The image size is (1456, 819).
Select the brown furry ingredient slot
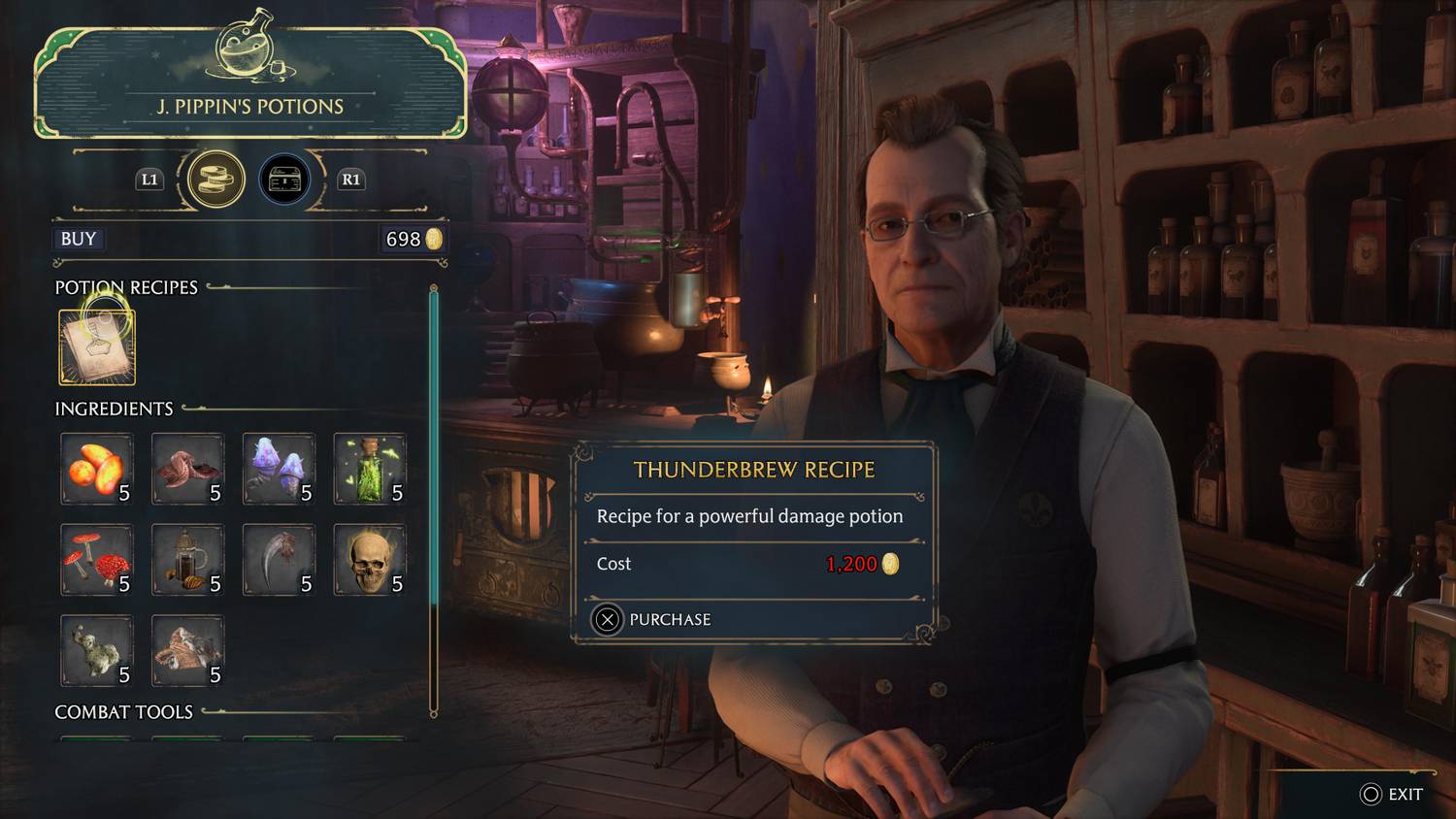point(187,650)
